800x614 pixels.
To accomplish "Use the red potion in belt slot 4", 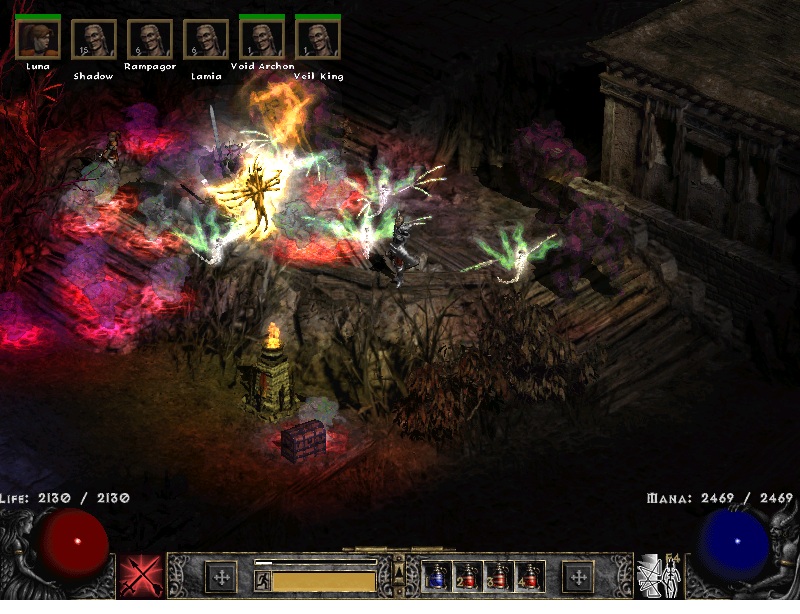I will [x=527, y=576].
